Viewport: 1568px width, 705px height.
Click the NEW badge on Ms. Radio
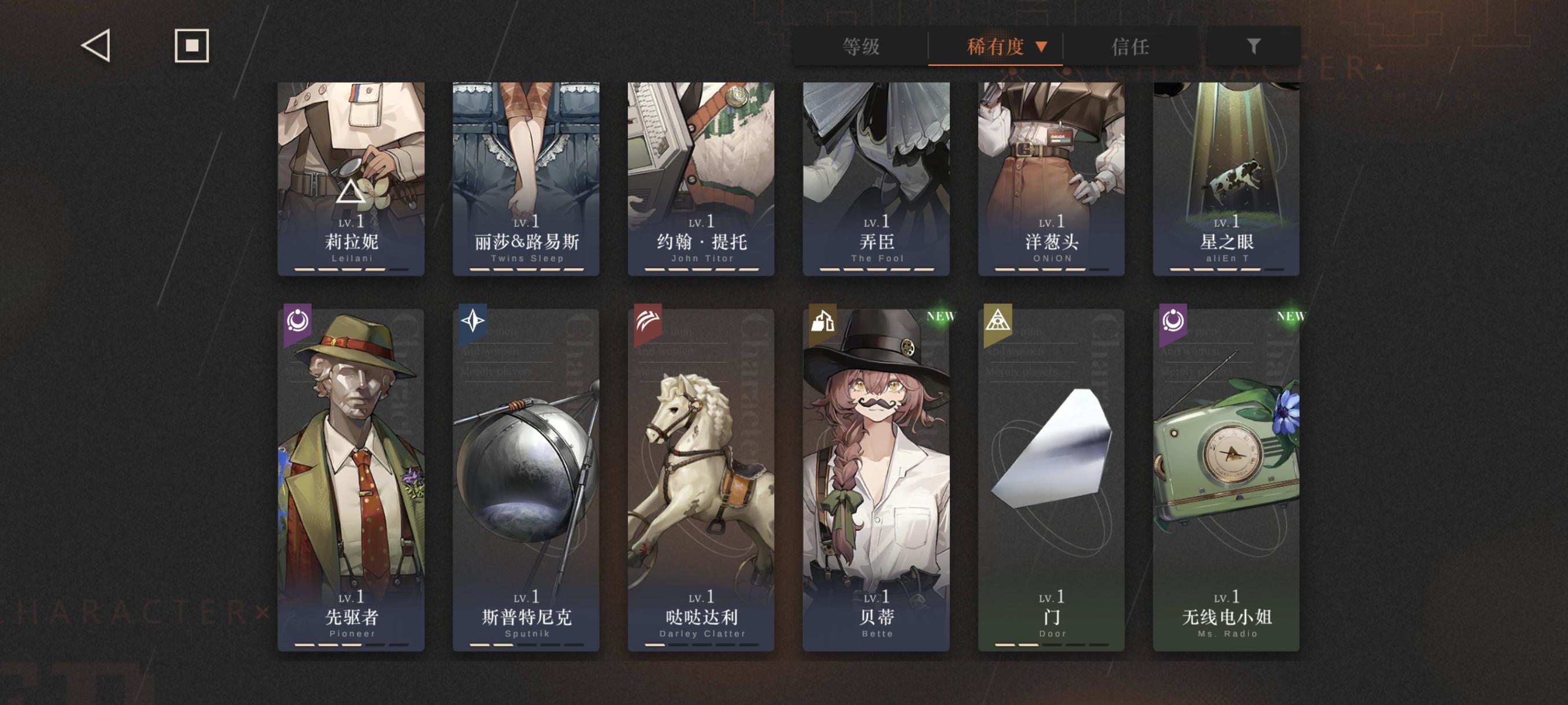pos(1292,315)
